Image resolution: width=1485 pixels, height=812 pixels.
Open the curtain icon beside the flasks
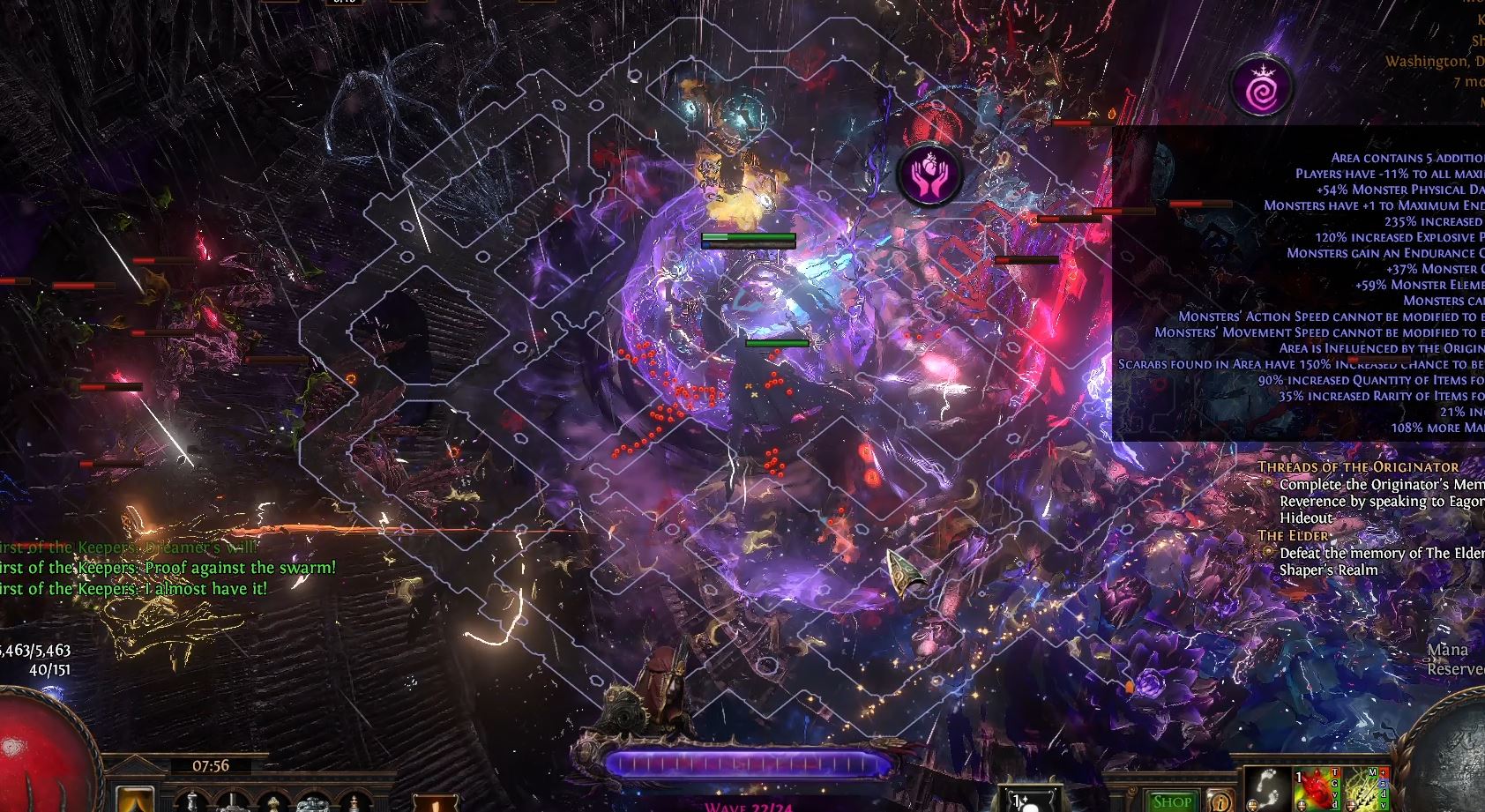coord(135,801)
